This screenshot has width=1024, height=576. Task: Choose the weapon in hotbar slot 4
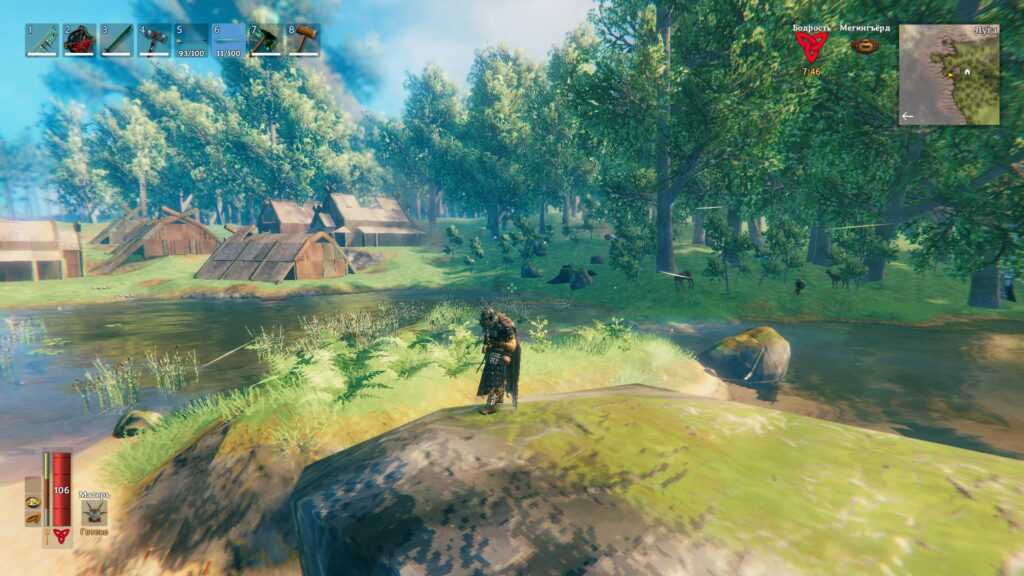(x=154, y=40)
